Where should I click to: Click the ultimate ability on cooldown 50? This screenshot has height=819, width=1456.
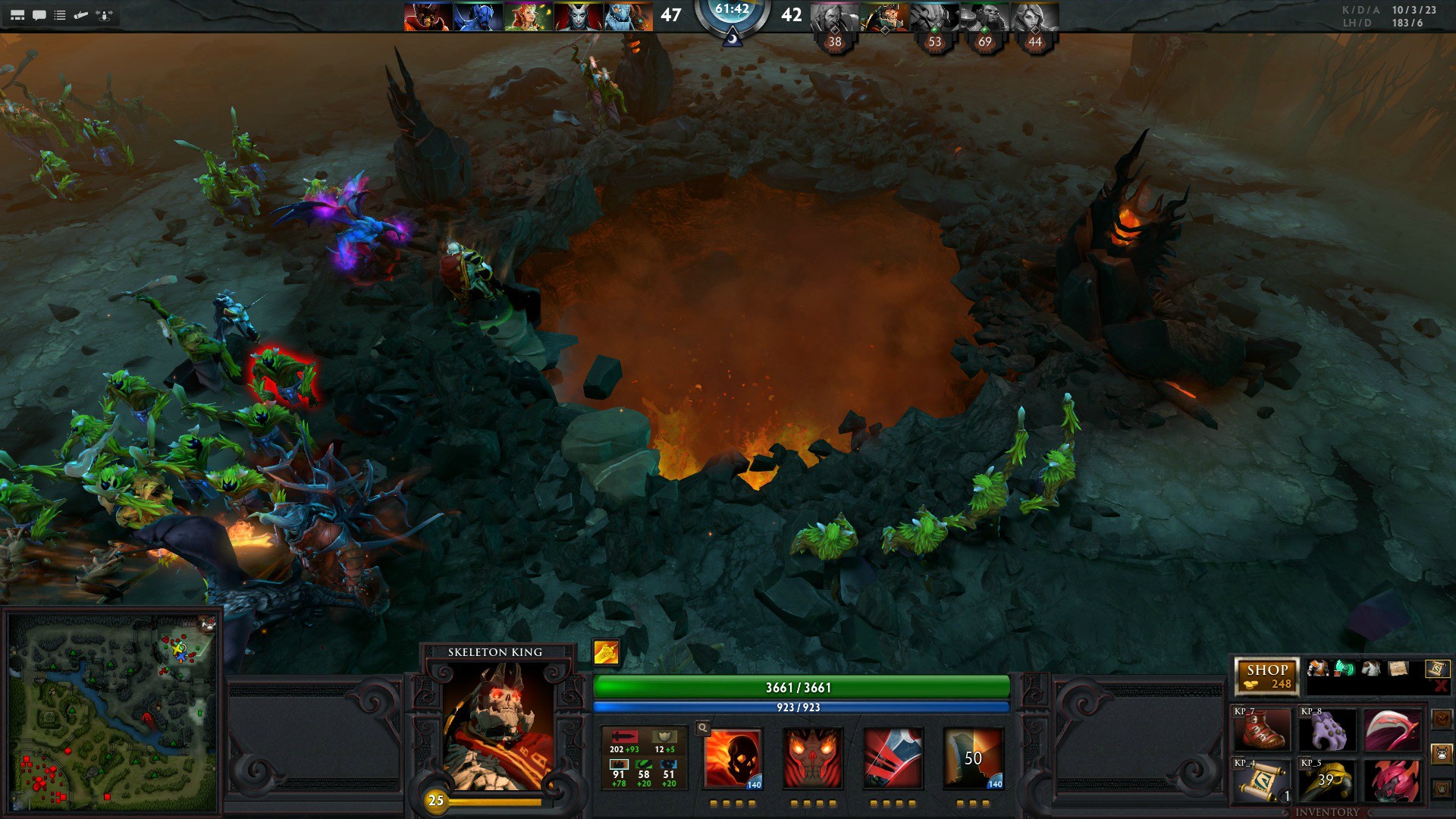(973, 758)
